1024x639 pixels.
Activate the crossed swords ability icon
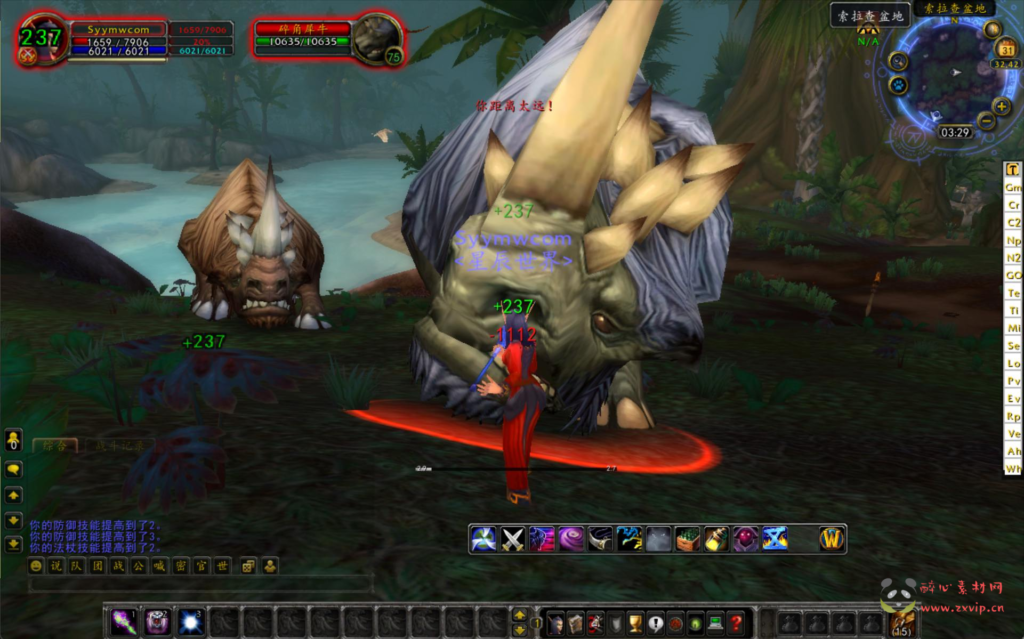pyautogui.click(x=513, y=539)
